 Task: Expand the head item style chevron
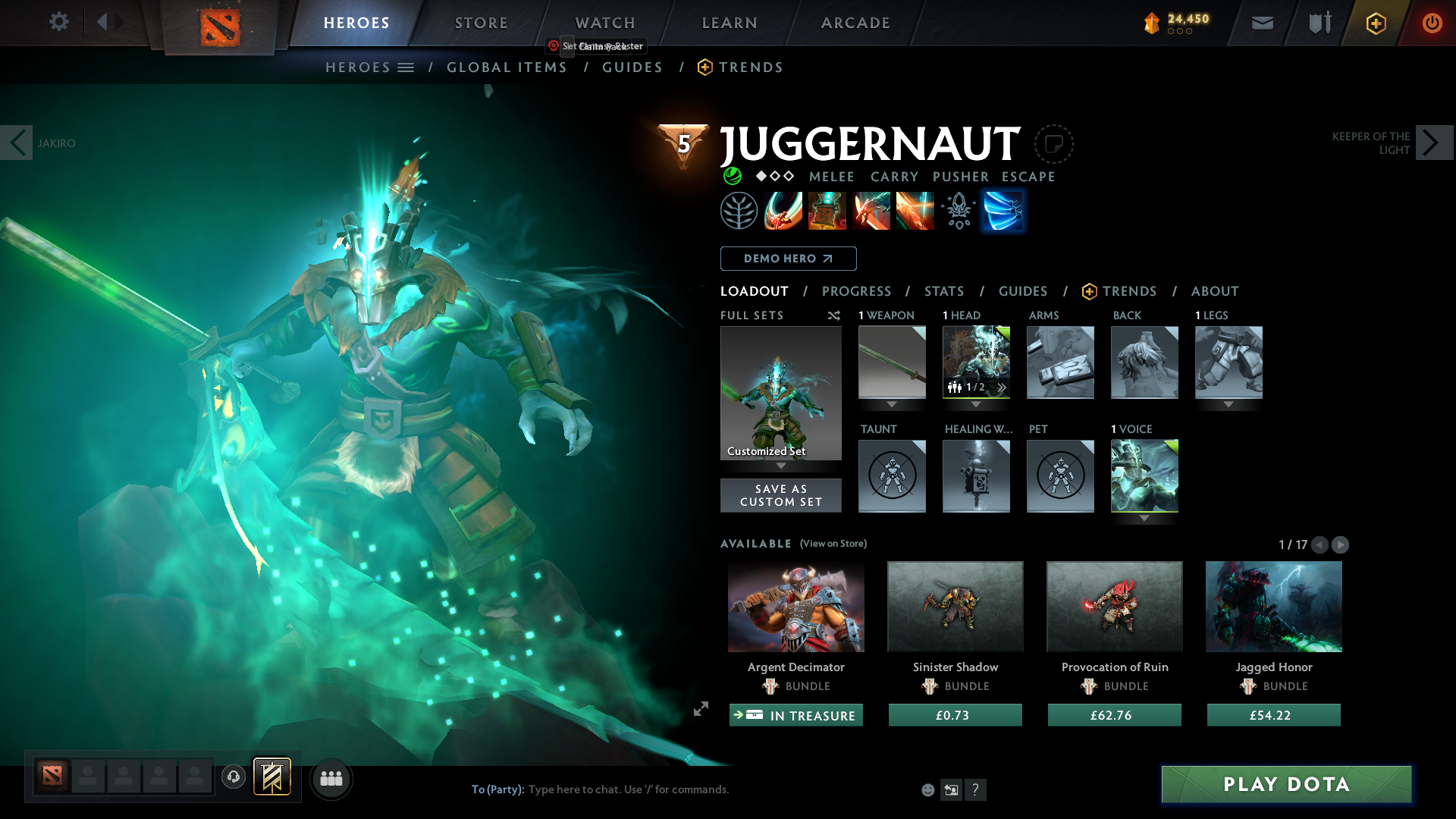pyautogui.click(x=1002, y=387)
